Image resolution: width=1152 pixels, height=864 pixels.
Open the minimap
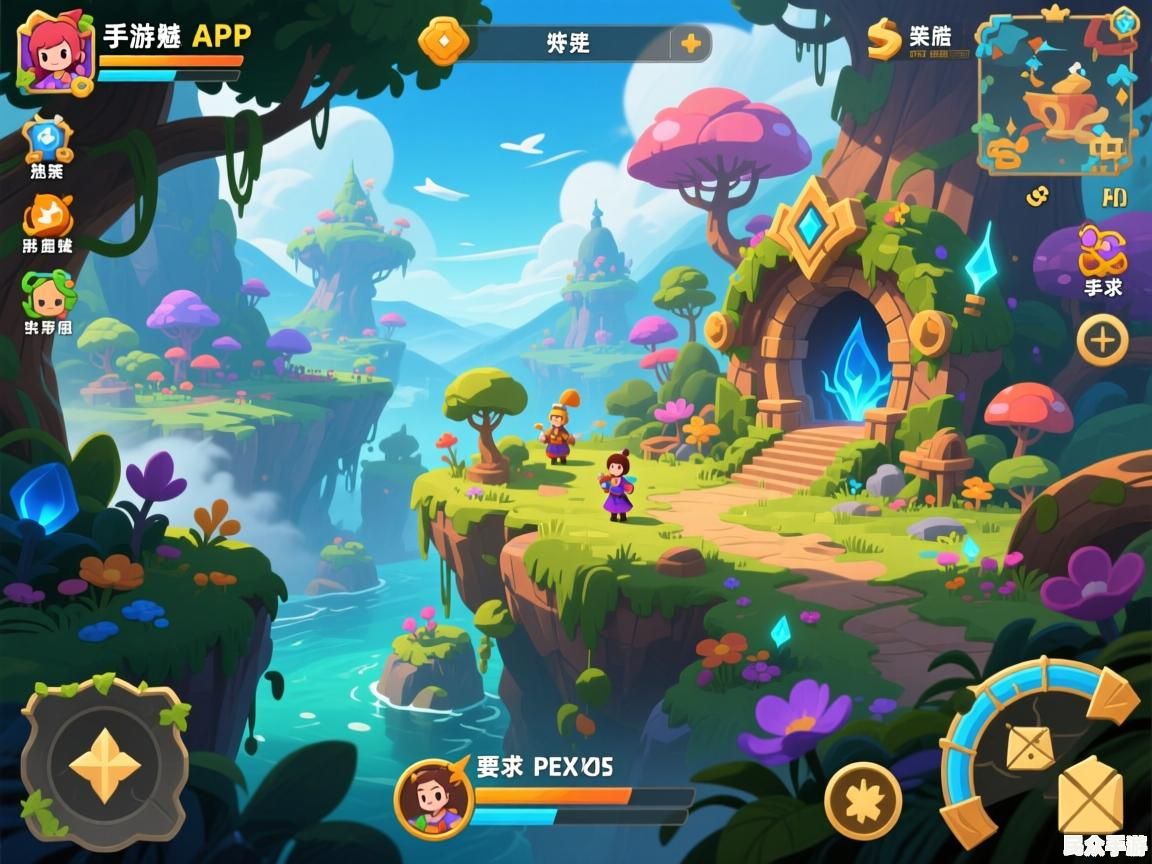coord(1056,95)
